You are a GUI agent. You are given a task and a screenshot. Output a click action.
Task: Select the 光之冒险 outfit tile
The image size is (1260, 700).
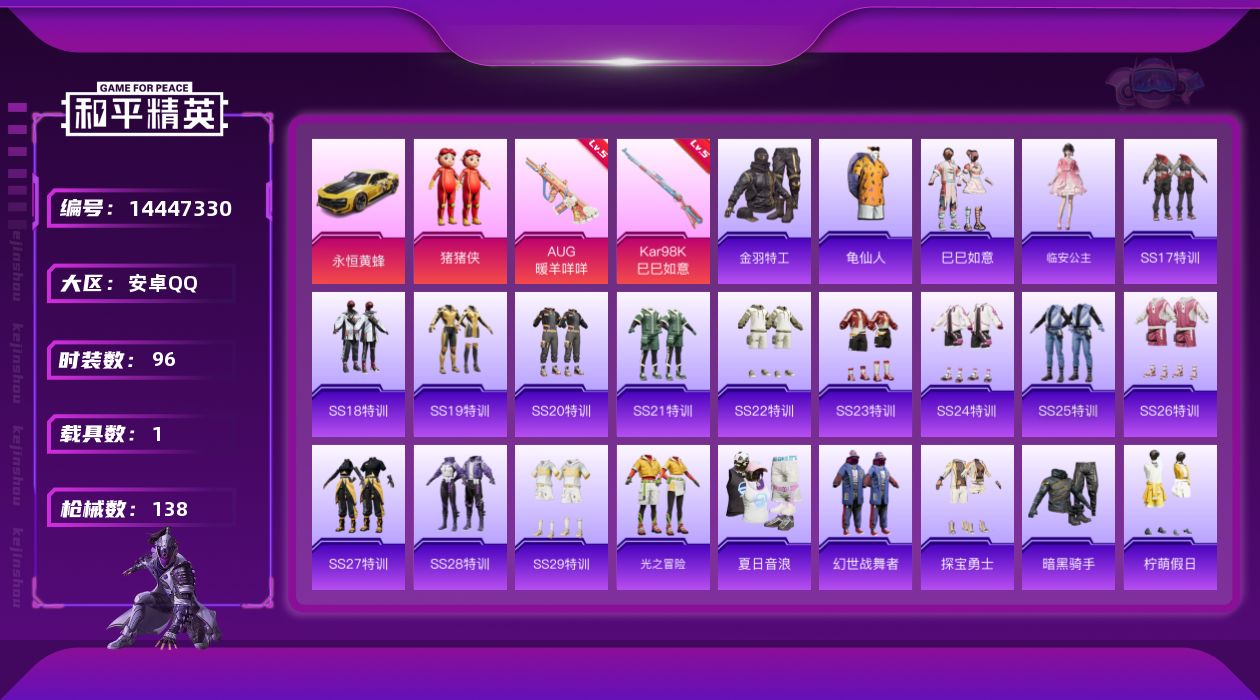pos(663,517)
